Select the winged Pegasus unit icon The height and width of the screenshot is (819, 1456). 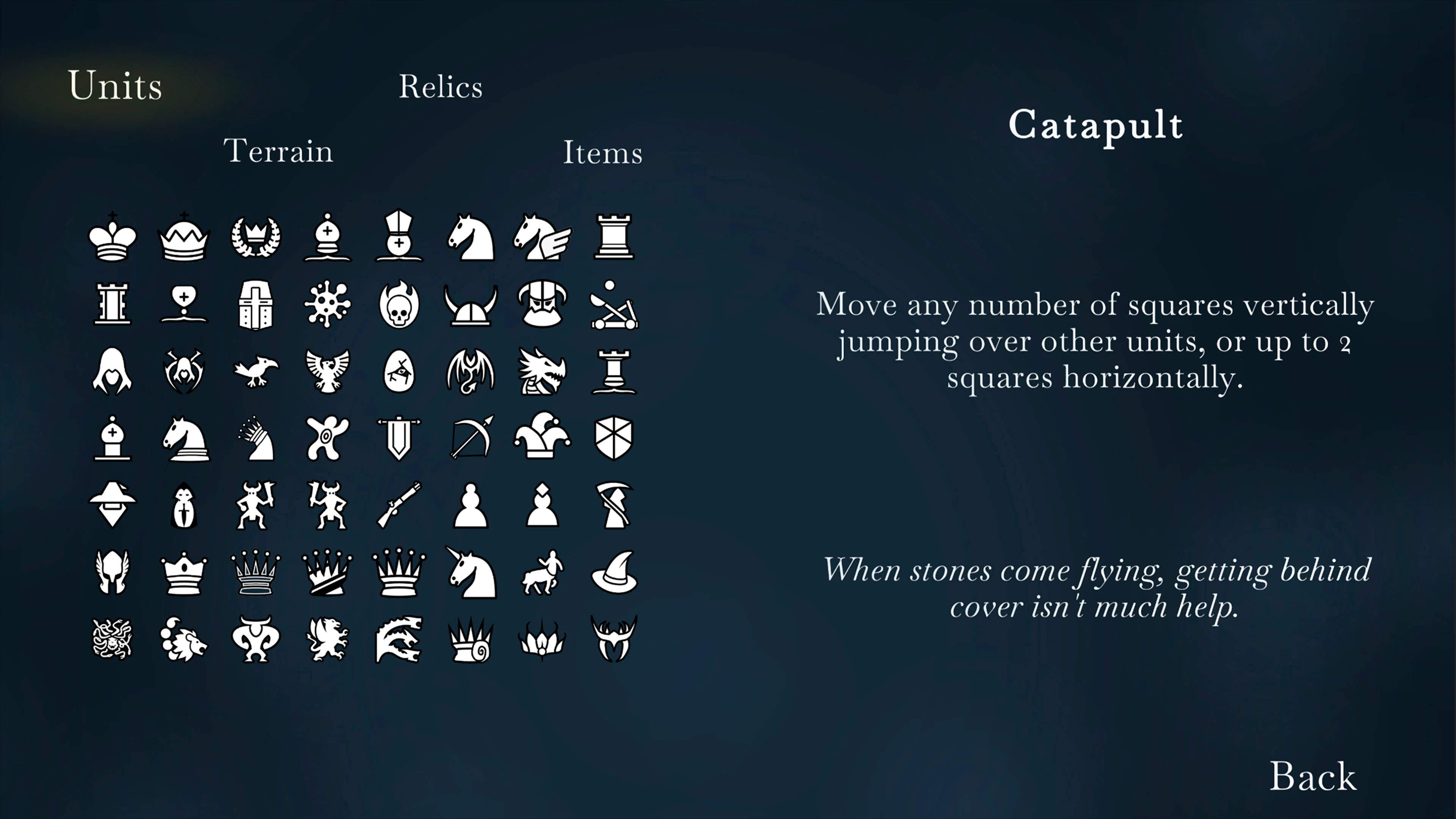tap(543, 237)
